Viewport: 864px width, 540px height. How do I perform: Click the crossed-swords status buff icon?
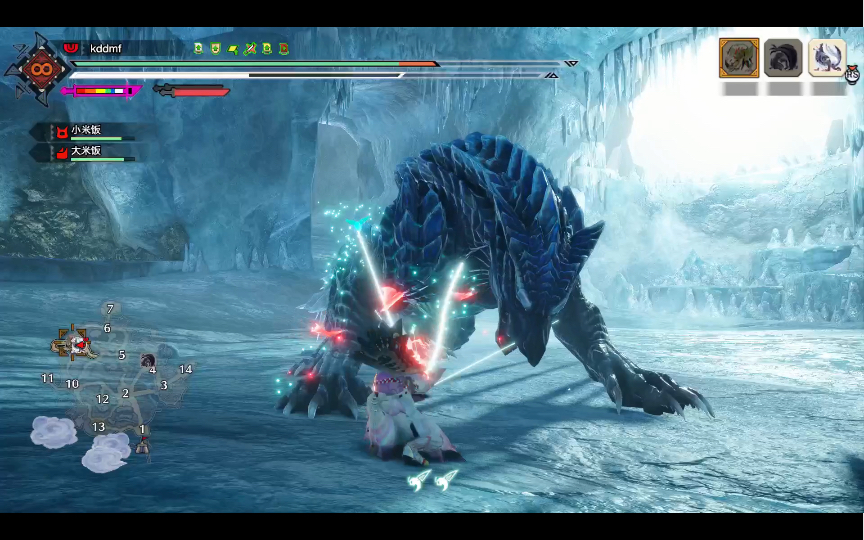click(x=250, y=48)
